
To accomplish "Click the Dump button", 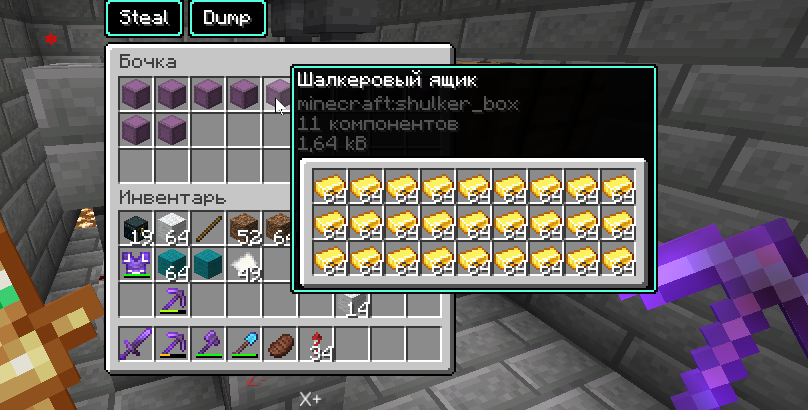I will pyautogui.click(x=228, y=18).
